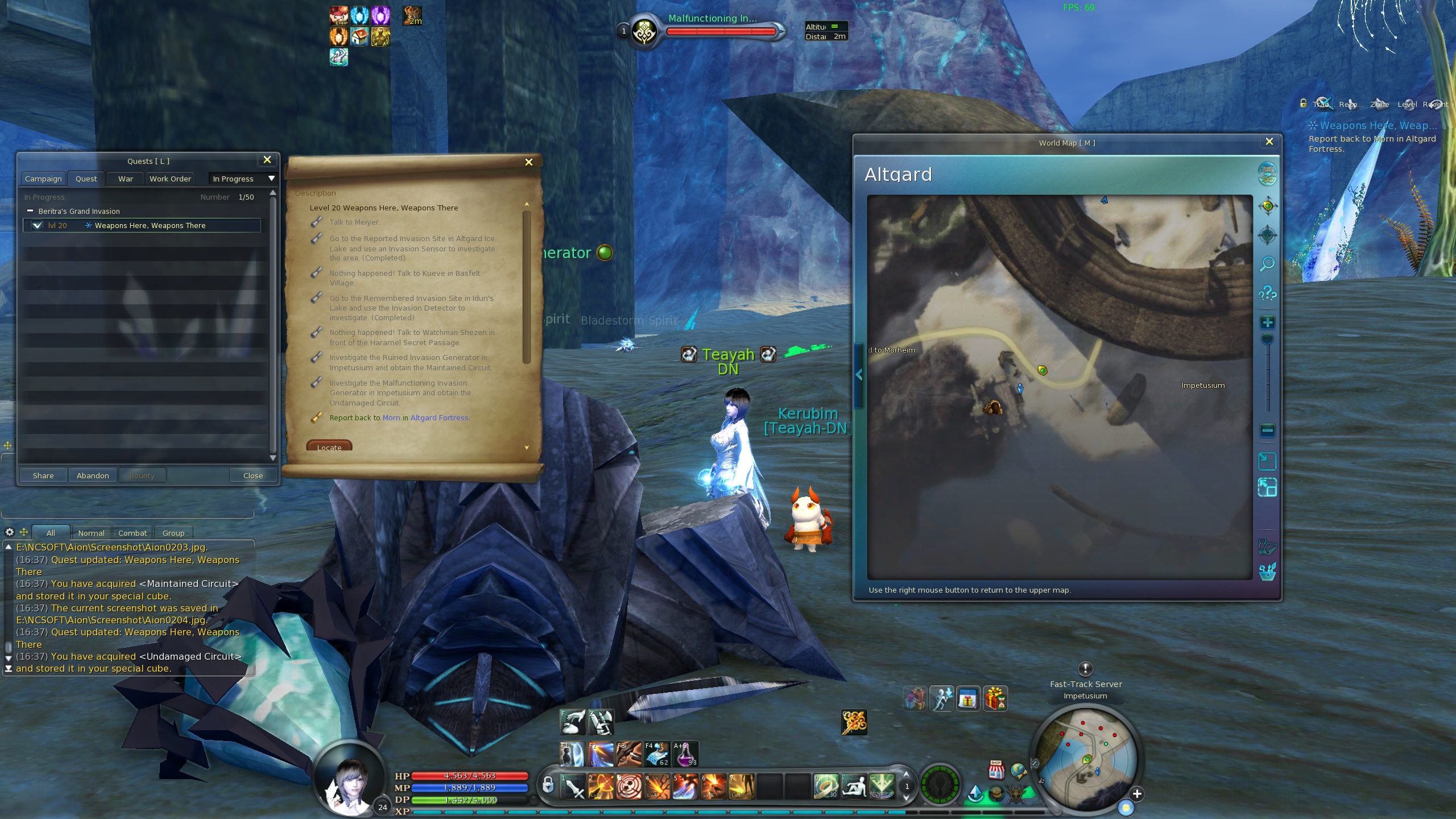Open the world map search magnifier
Image resolution: width=1456 pixels, height=819 pixels.
(1267, 264)
